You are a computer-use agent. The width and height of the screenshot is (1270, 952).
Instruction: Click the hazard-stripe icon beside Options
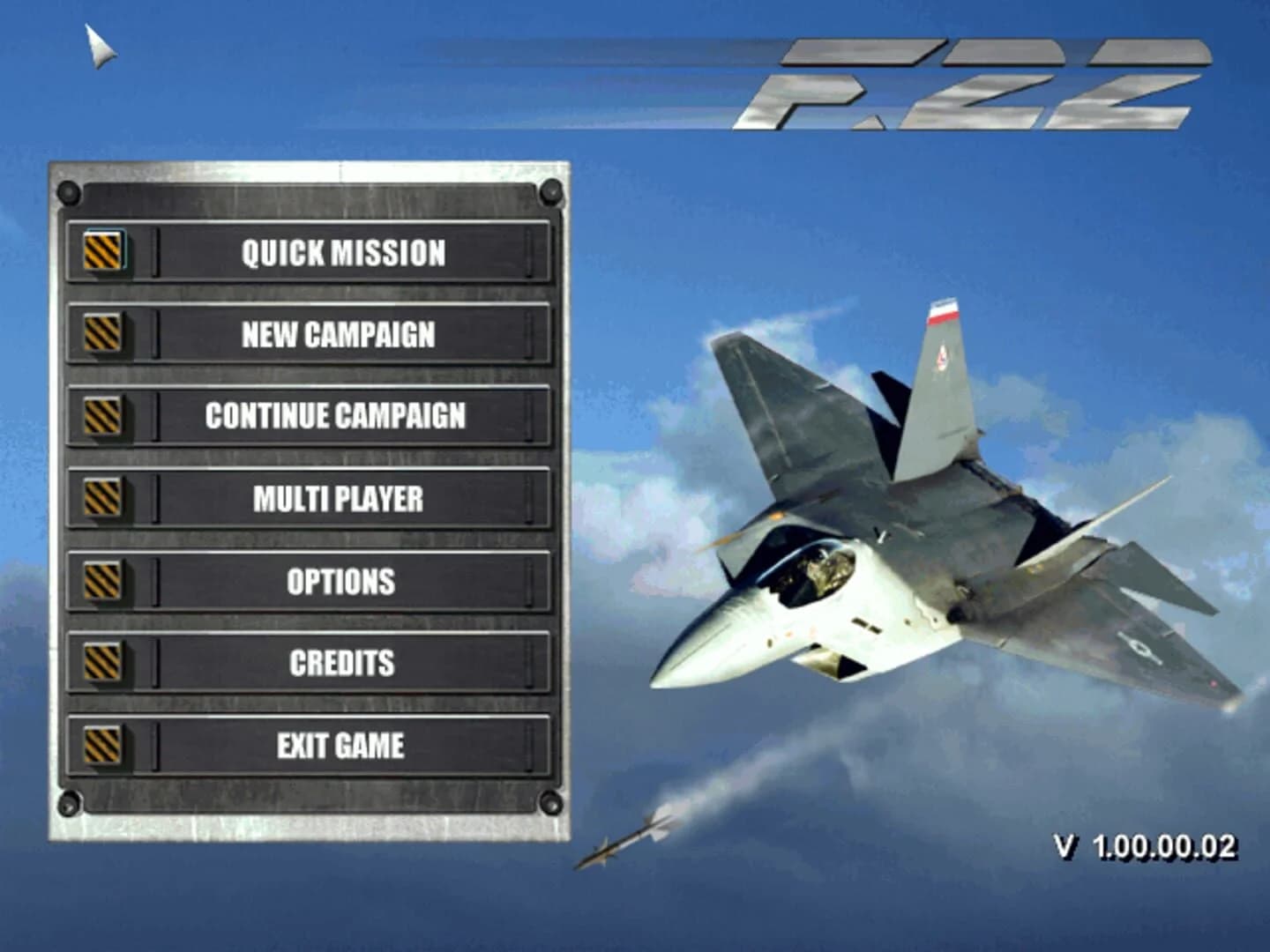point(103,580)
